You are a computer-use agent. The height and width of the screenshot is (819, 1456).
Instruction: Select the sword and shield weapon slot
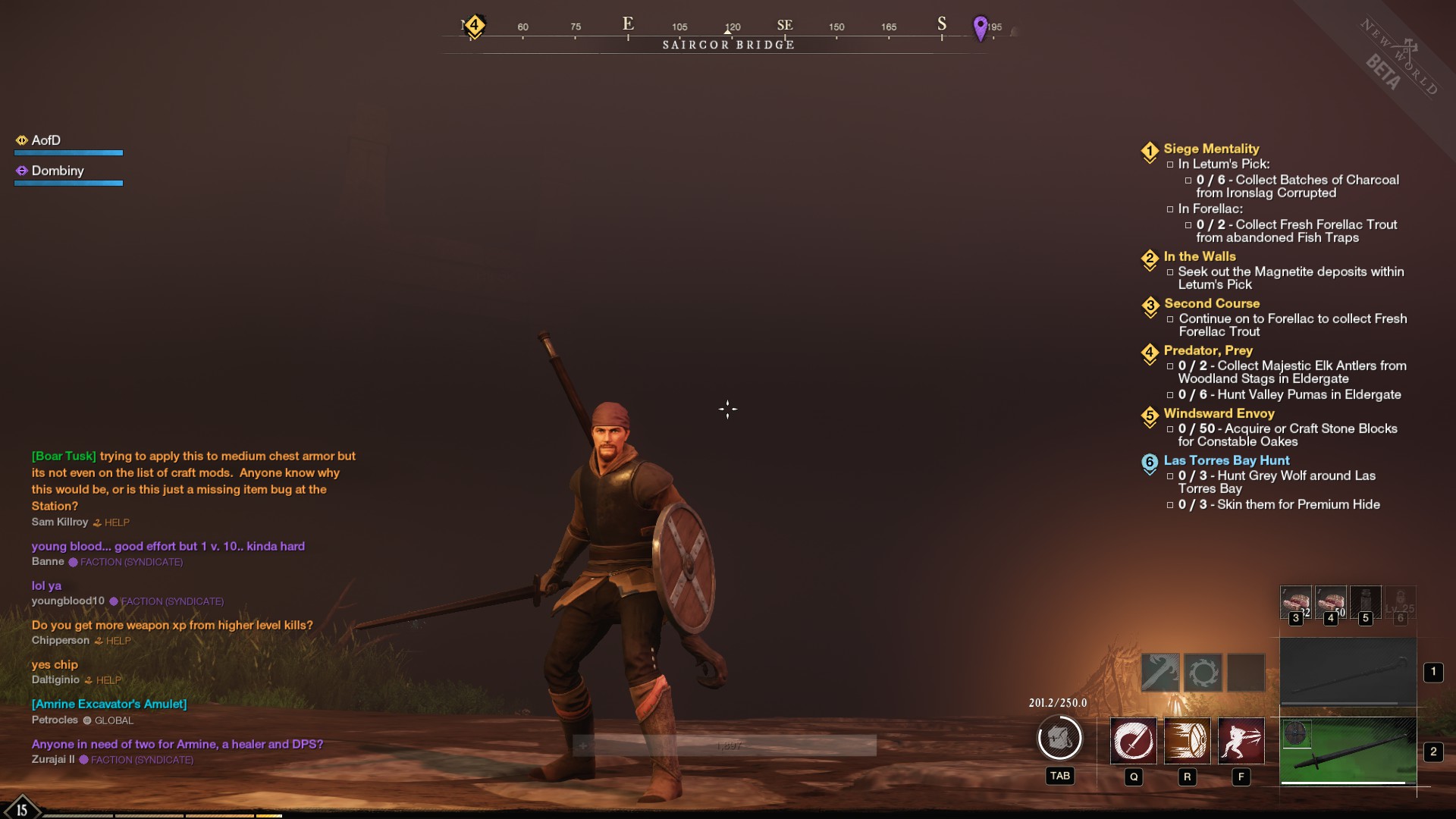1348,752
